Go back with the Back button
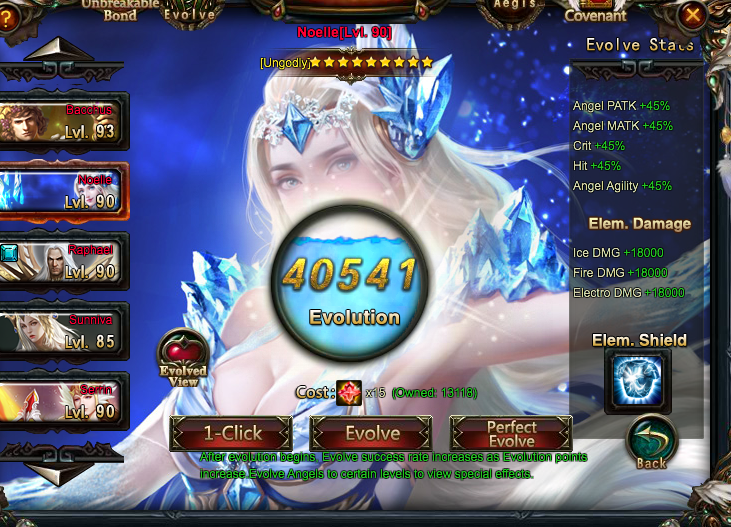 coord(651,443)
